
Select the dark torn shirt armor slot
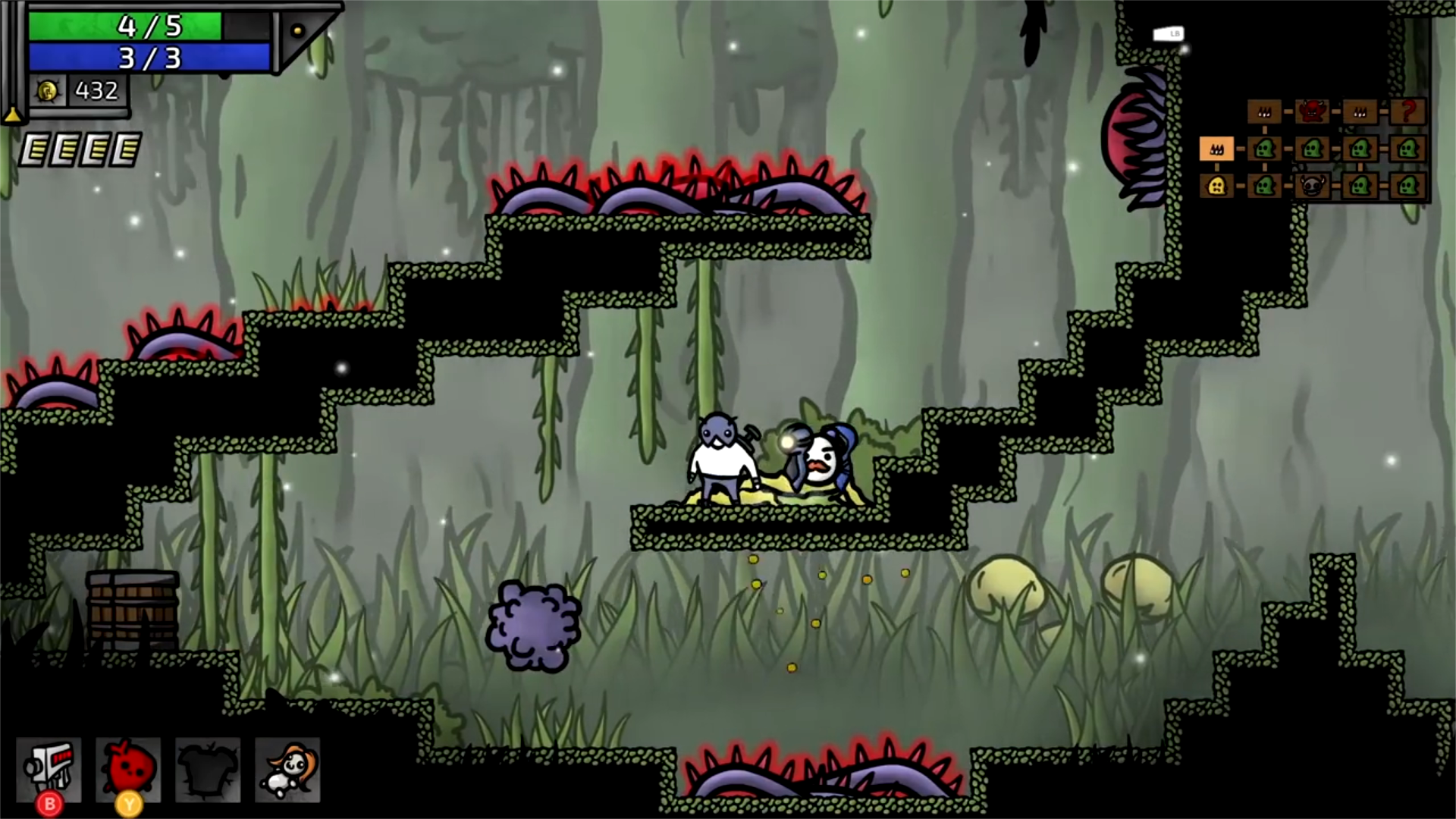(x=208, y=769)
